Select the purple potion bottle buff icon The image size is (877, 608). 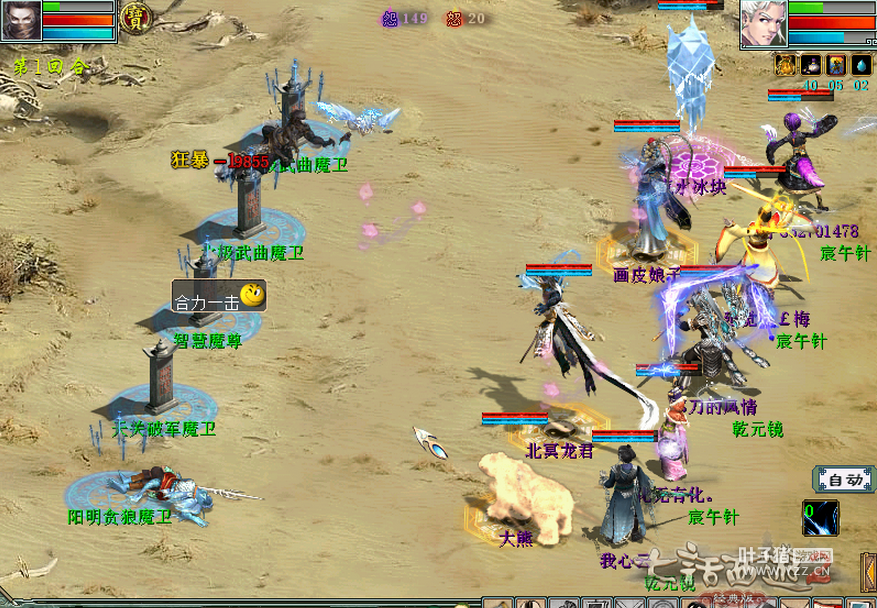tap(811, 65)
